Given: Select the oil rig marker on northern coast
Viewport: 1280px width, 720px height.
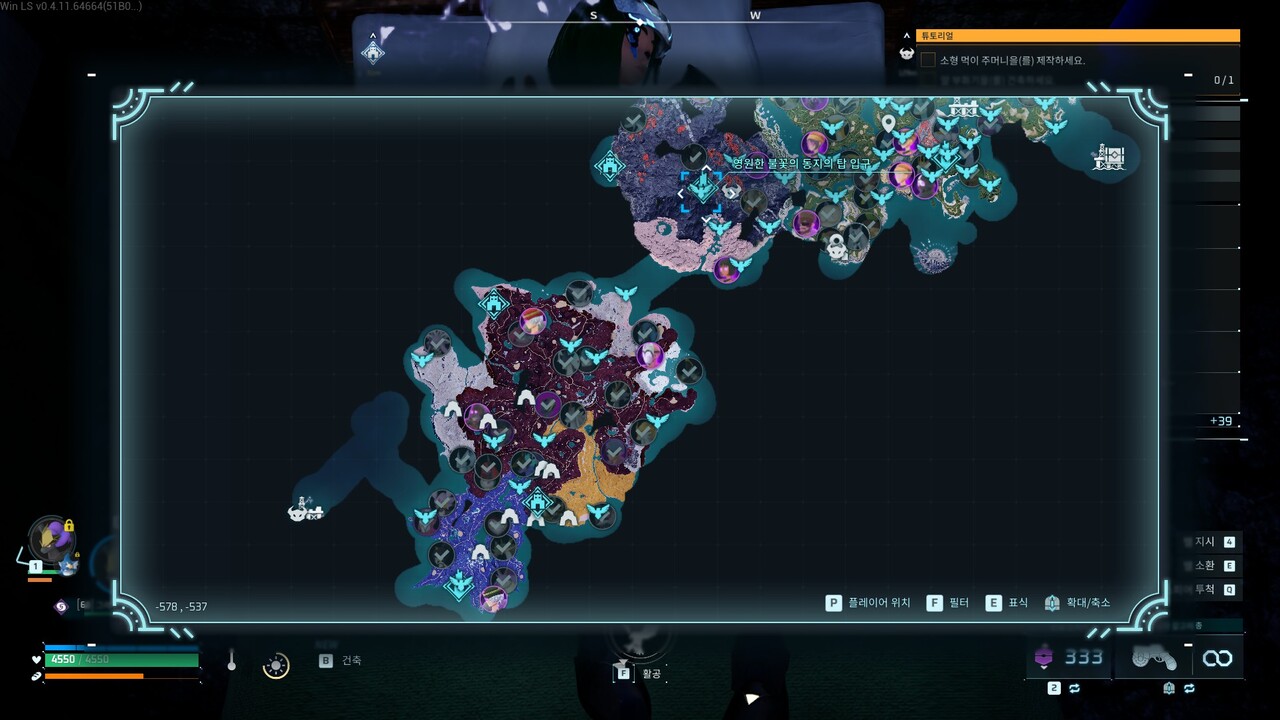Looking at the screenshot, I should tap(963, 108).
